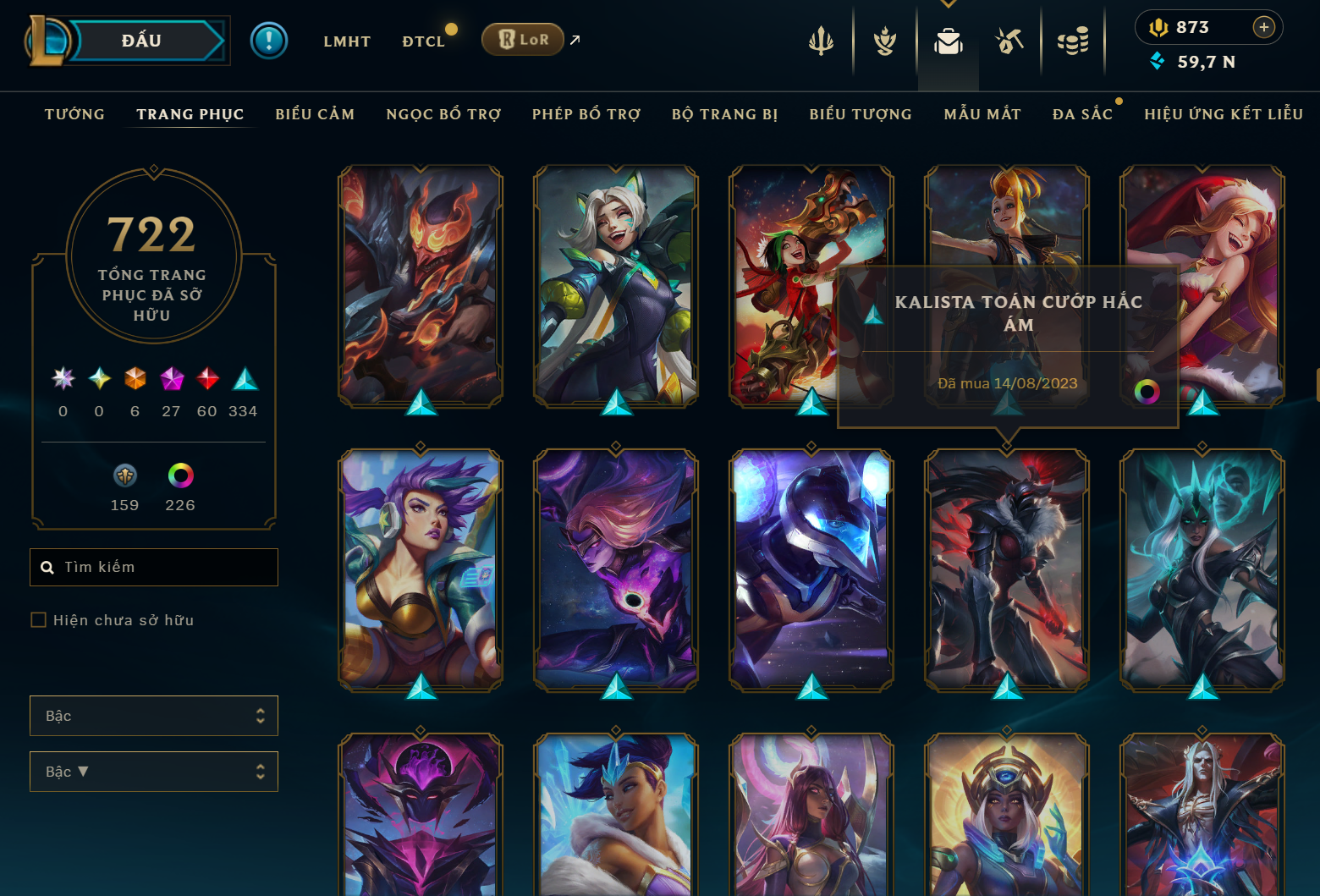Viewport: 1320px width, 896px height.
Task: Open the Loot panel icon
Action: click(x=1012, y=40)
